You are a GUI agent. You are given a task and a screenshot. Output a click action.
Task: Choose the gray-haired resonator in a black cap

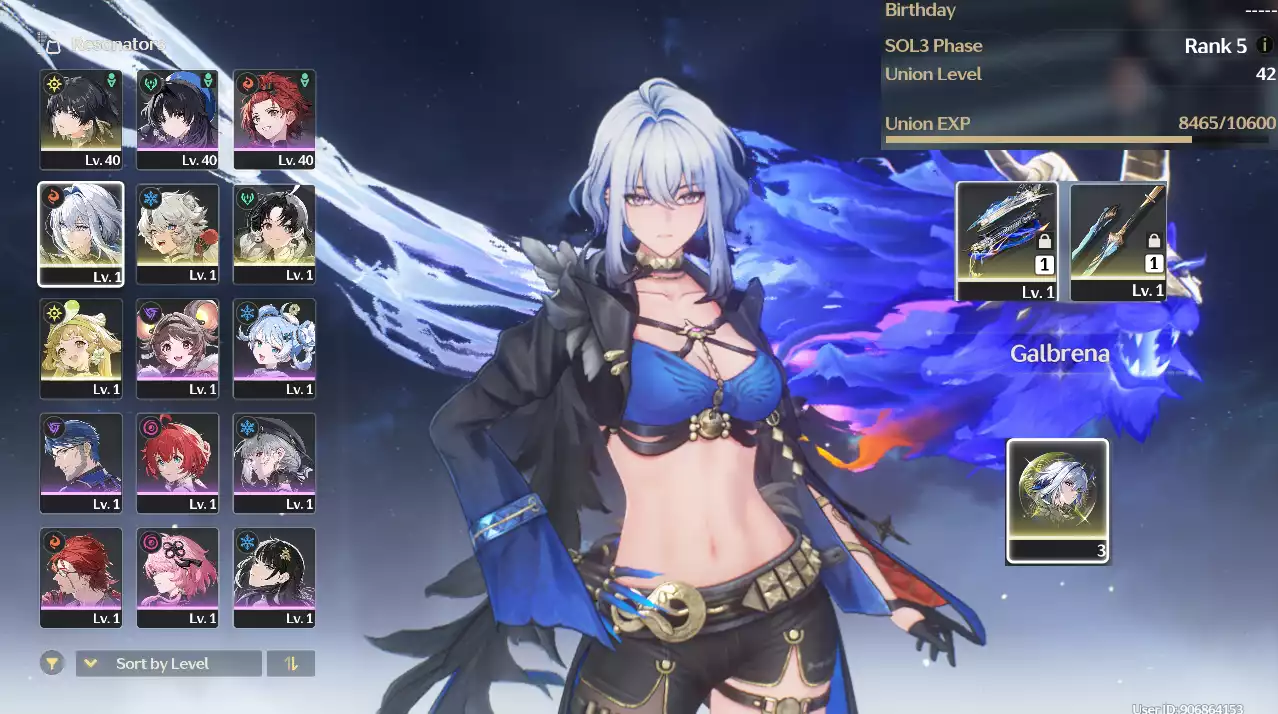click(274, 463)
